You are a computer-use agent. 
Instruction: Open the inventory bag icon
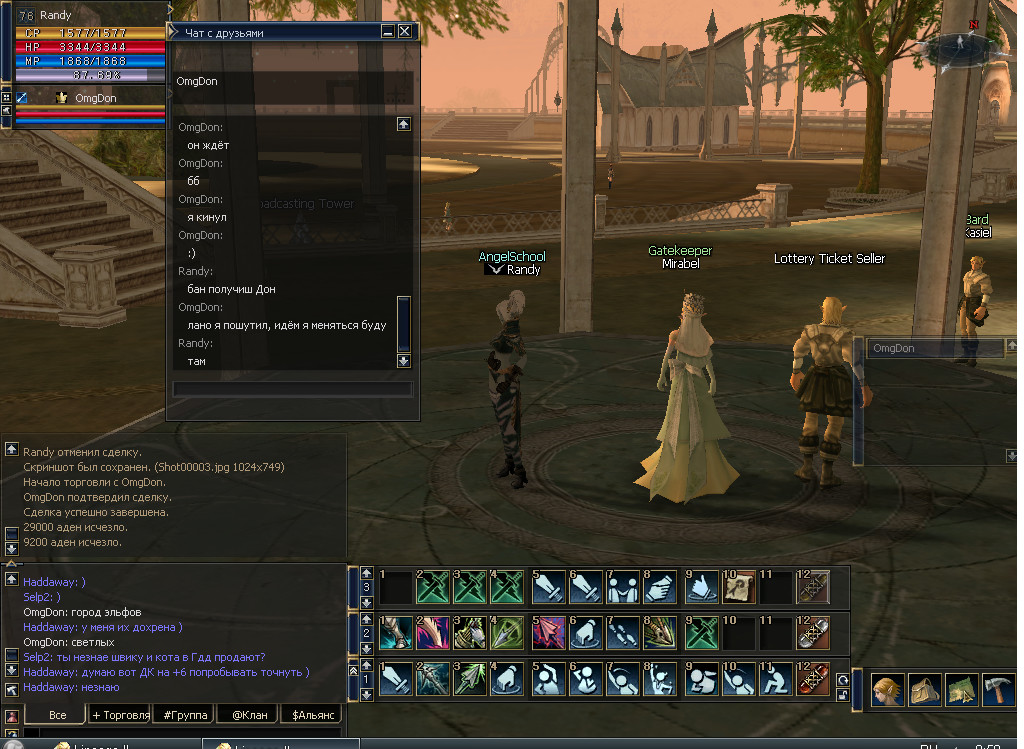[x=922, y=691]
